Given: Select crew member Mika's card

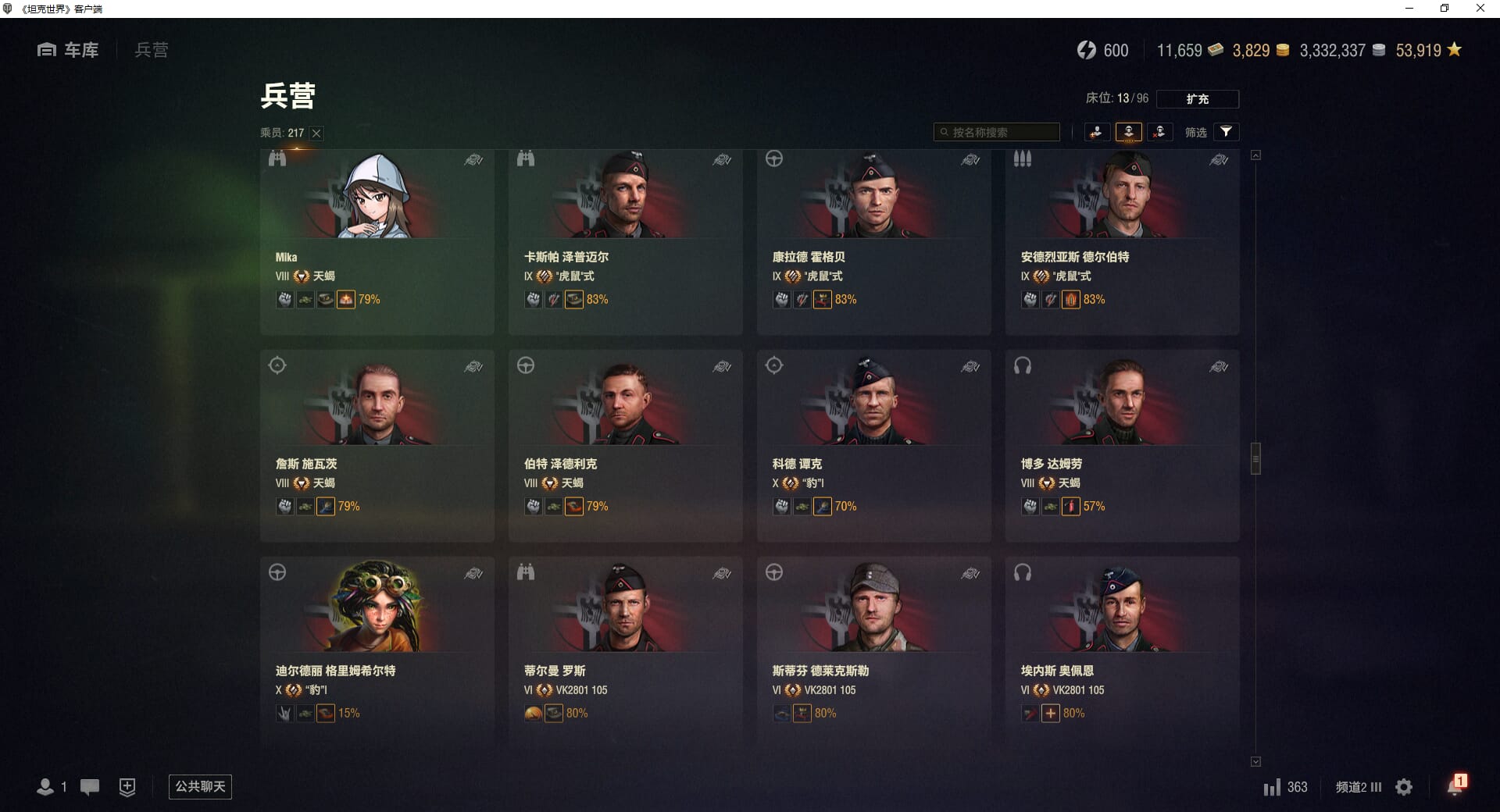Looking at the screenshot, I should 377,242.
